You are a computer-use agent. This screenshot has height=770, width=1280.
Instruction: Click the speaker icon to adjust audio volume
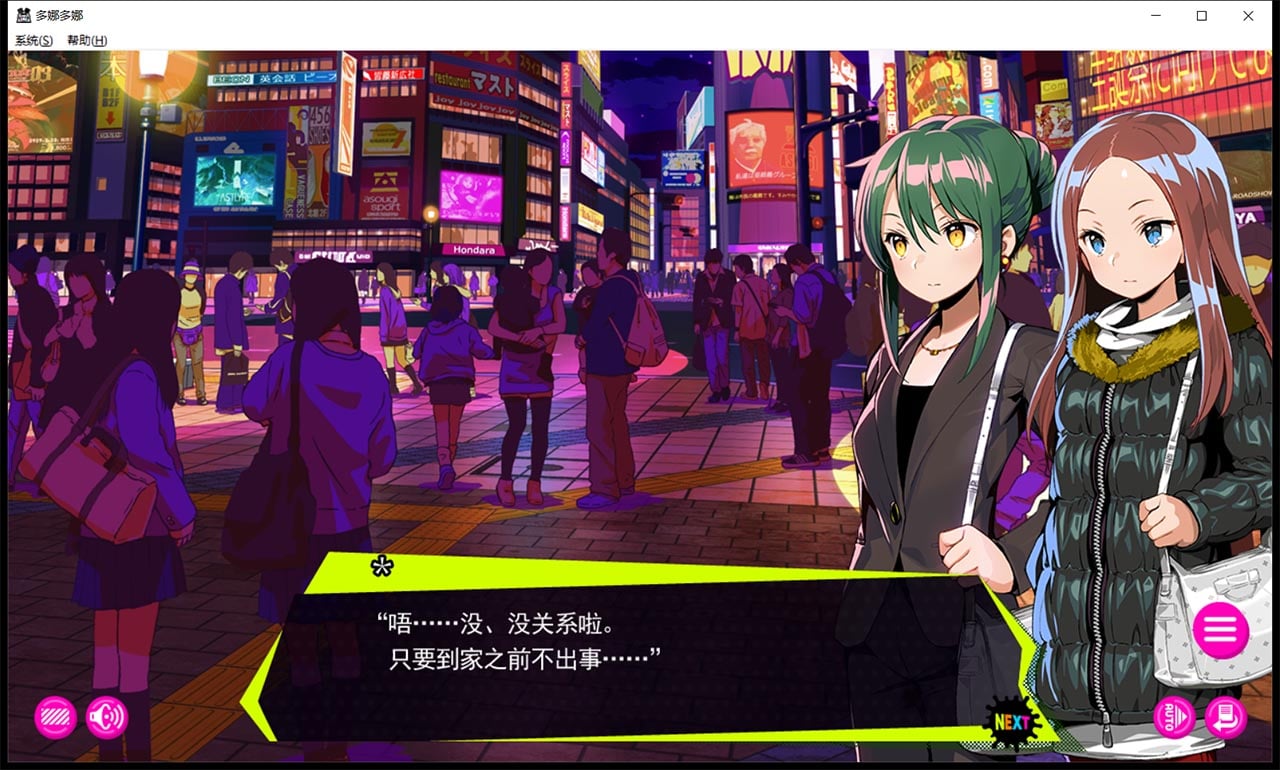[105, 718]
